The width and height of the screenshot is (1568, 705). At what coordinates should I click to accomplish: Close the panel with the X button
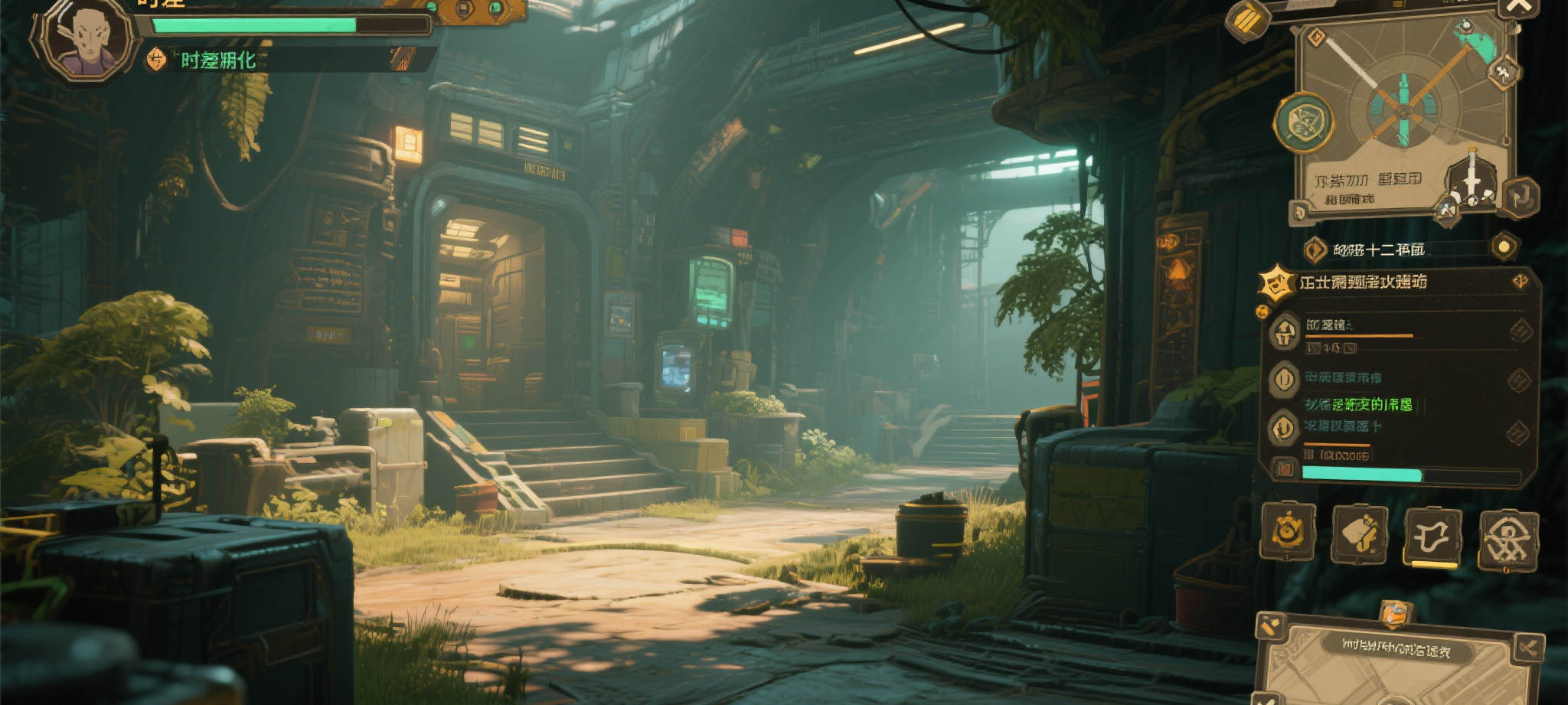pos(1518,8)
